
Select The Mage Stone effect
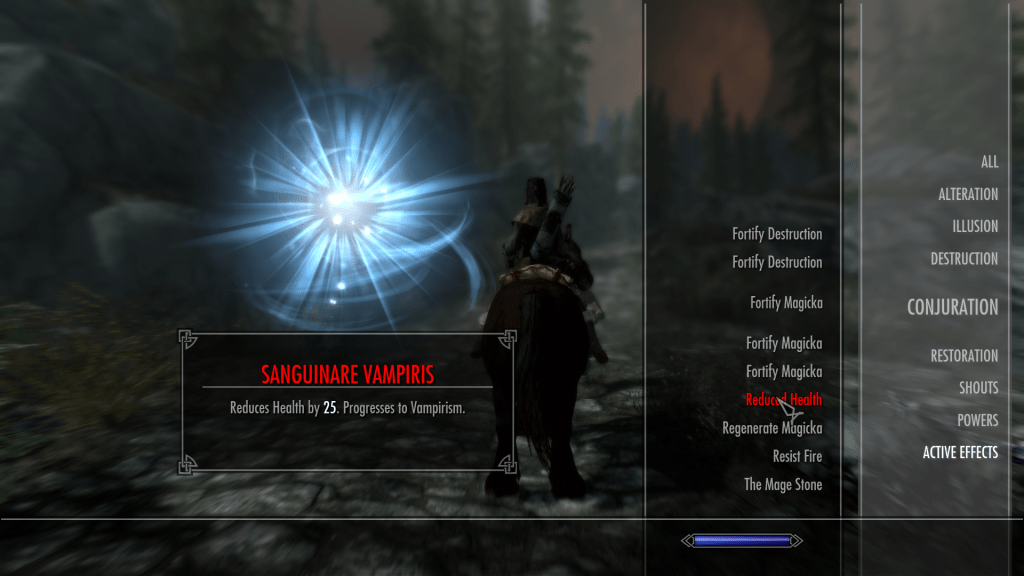coord(783,484)
